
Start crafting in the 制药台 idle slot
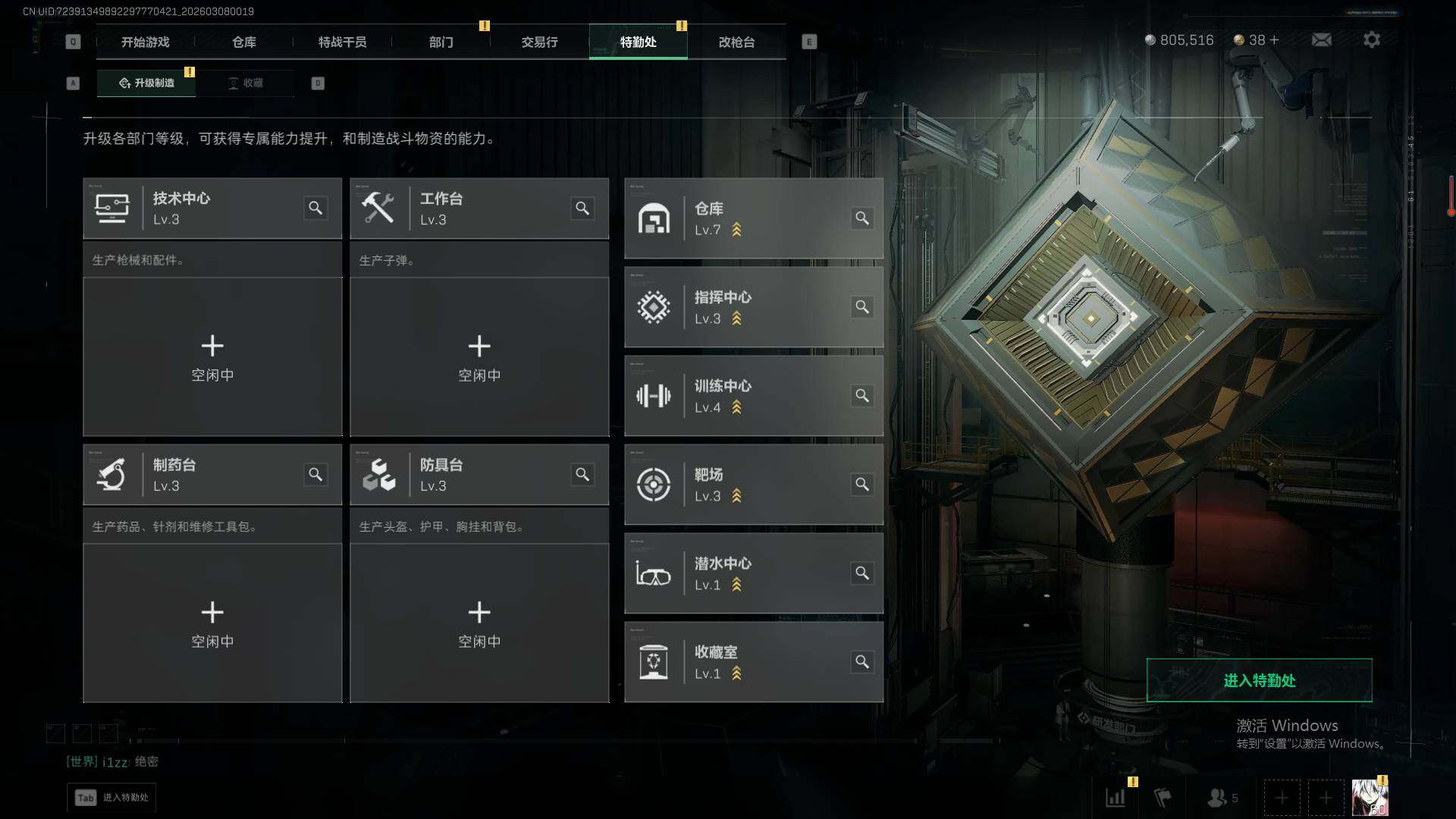click(x=212, y=623)
